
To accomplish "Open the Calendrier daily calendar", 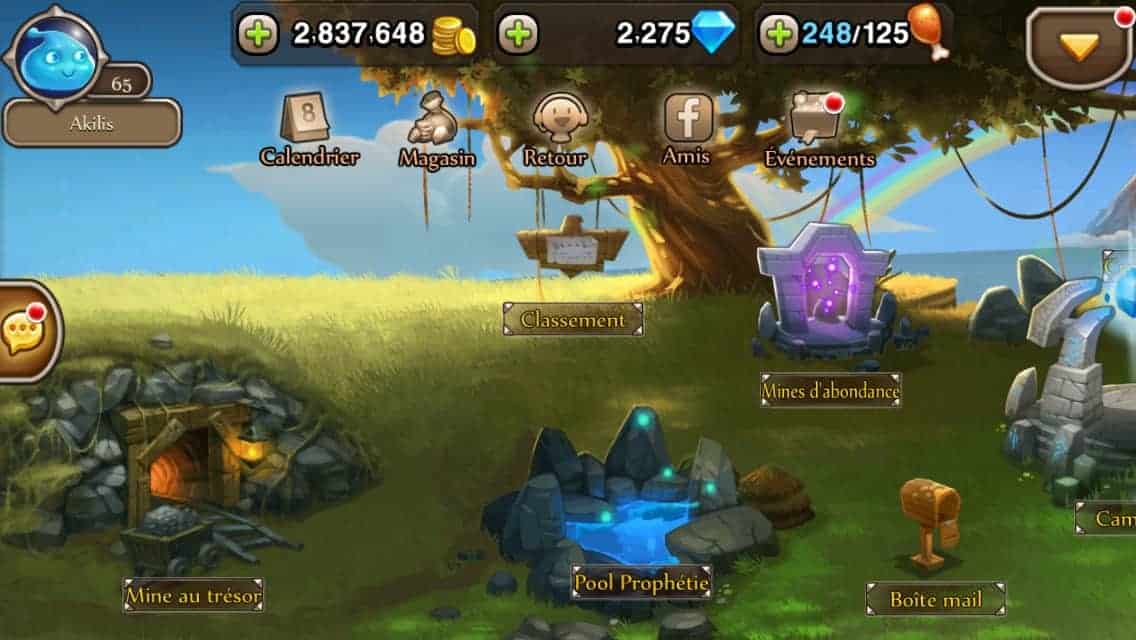I will (x=309, y=130).
